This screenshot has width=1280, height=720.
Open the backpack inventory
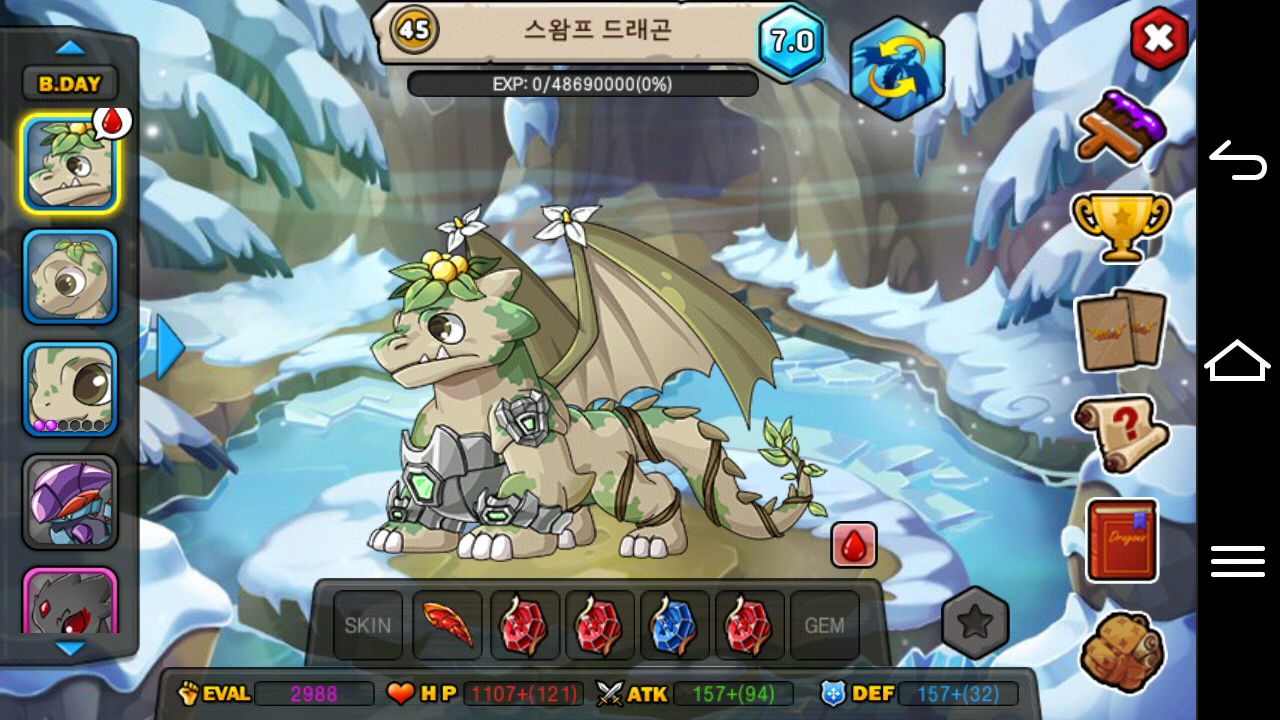pyautogui.click(x=1122, y=650)
